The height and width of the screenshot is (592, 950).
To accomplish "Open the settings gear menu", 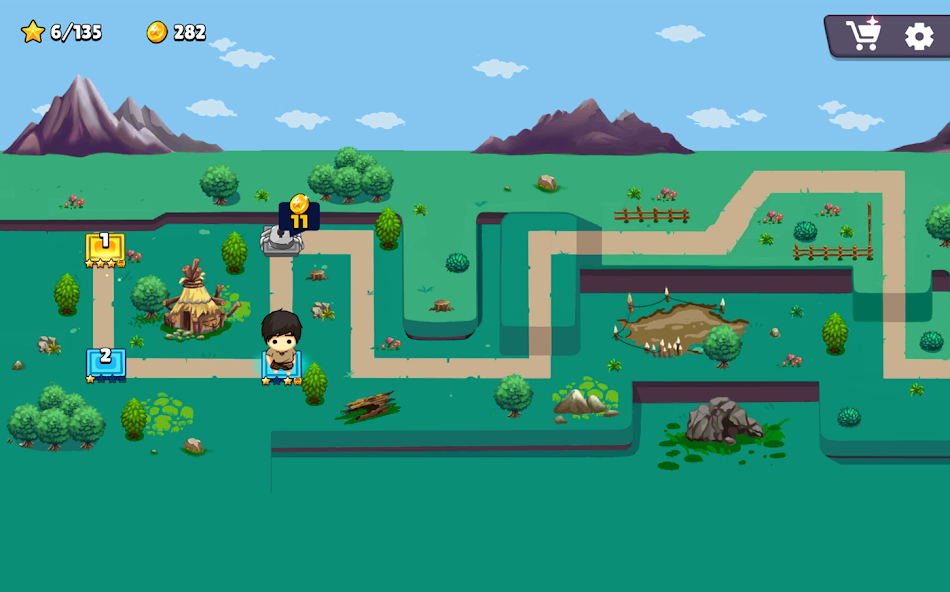I will point(919,37).
